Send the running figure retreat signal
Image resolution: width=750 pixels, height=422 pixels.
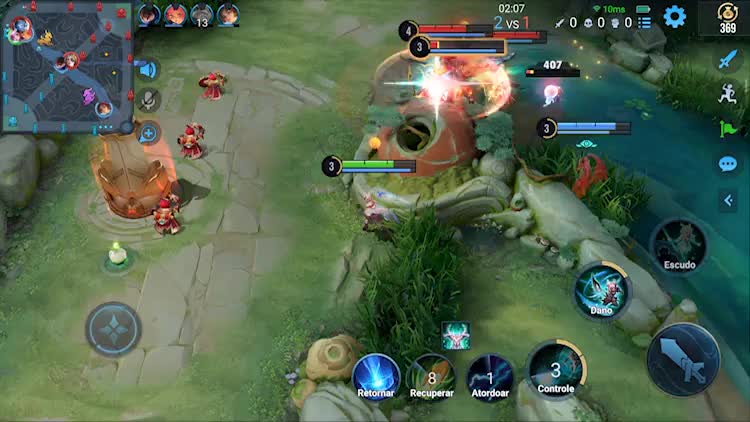728,93
